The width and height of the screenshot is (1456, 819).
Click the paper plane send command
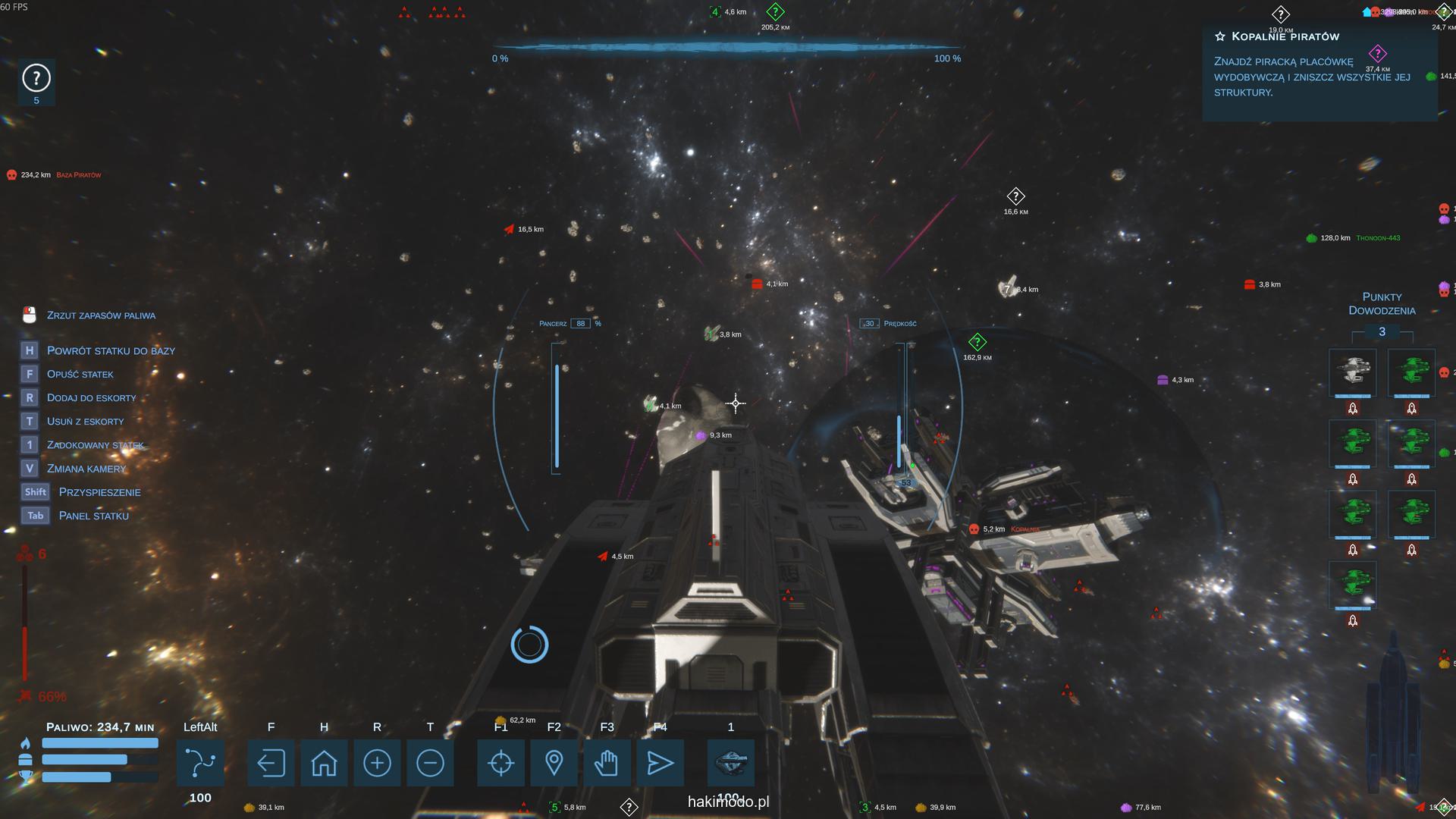(660, 762)
